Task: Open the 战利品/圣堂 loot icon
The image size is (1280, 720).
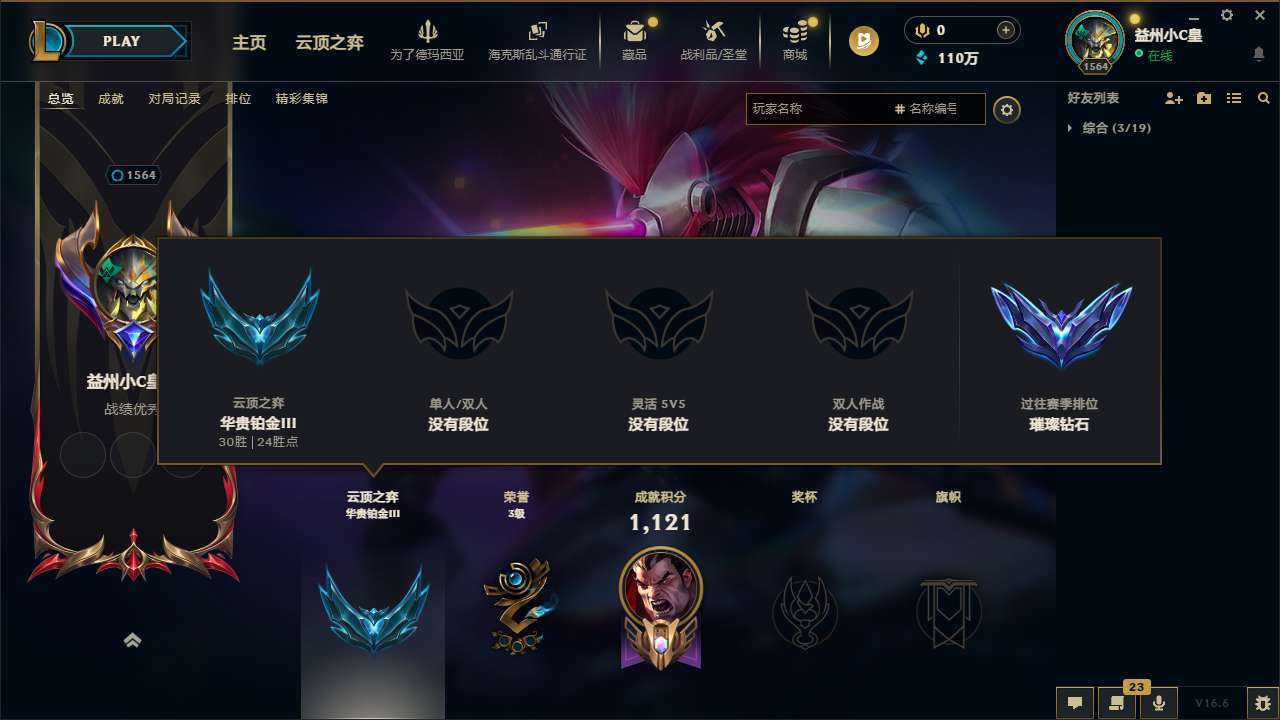Action: point(714,30)
